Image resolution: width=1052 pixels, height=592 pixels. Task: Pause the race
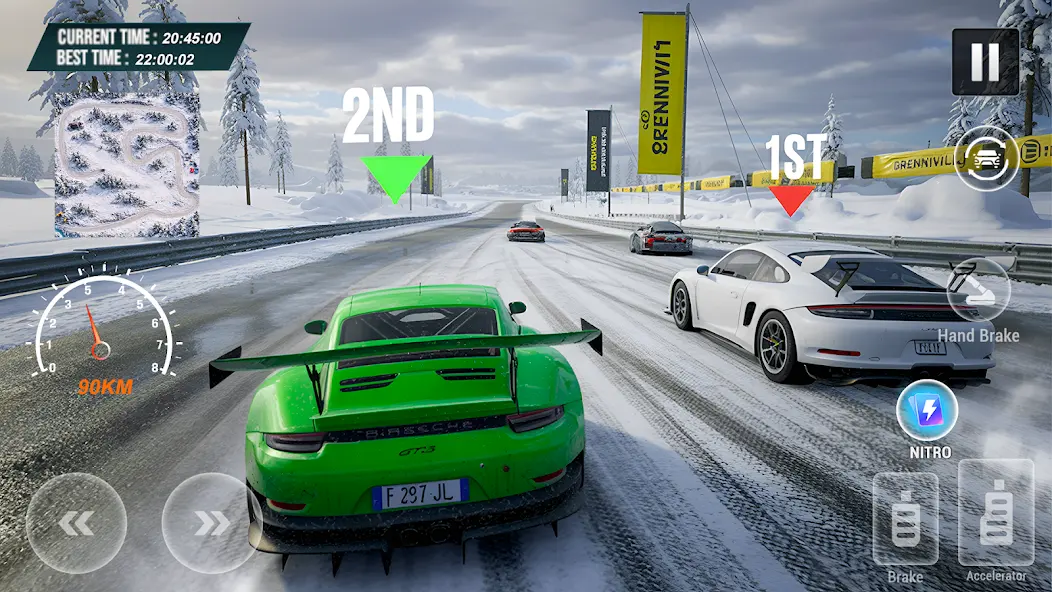point(985,62)
